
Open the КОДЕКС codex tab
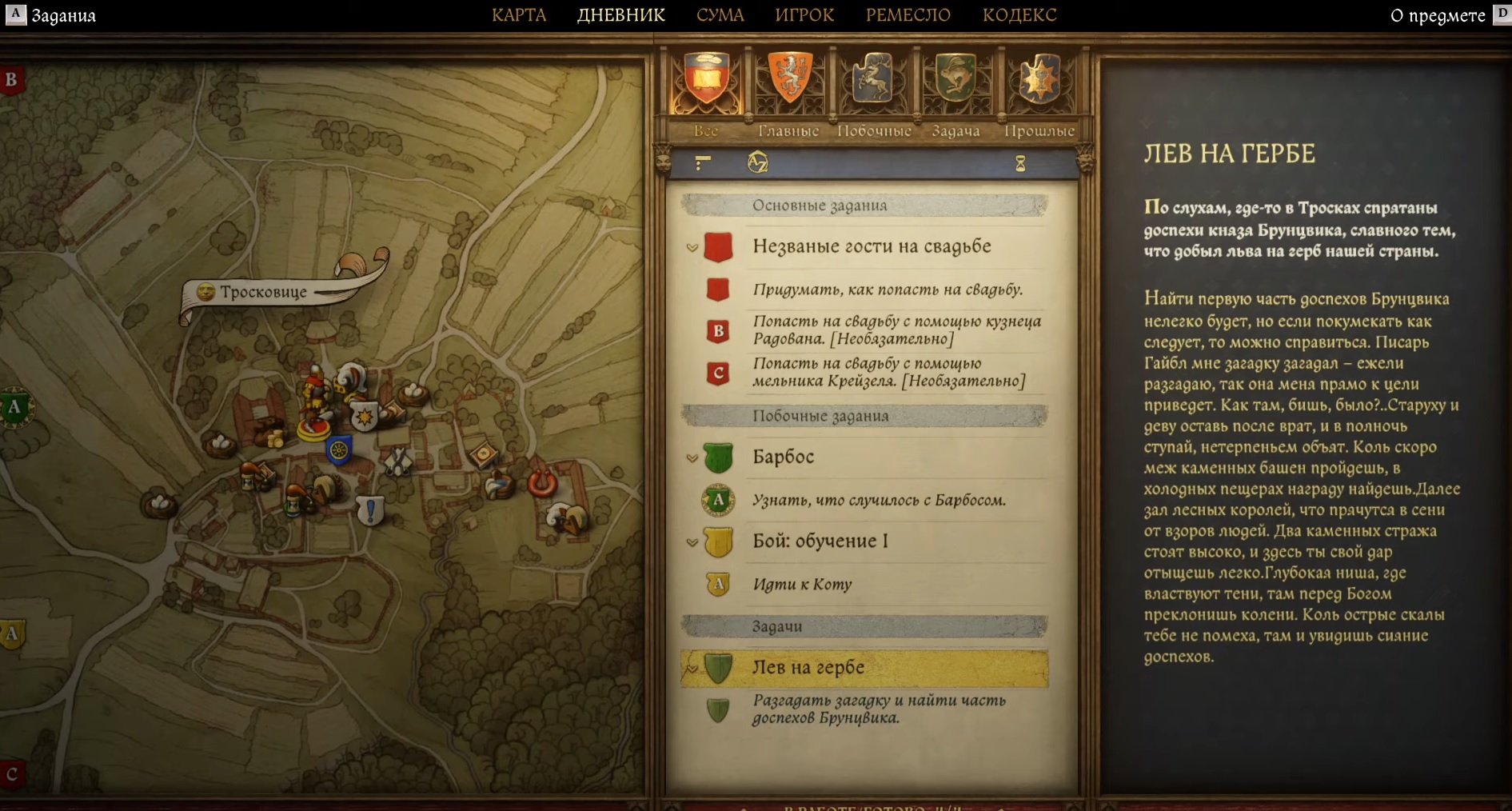(1019, 15)
